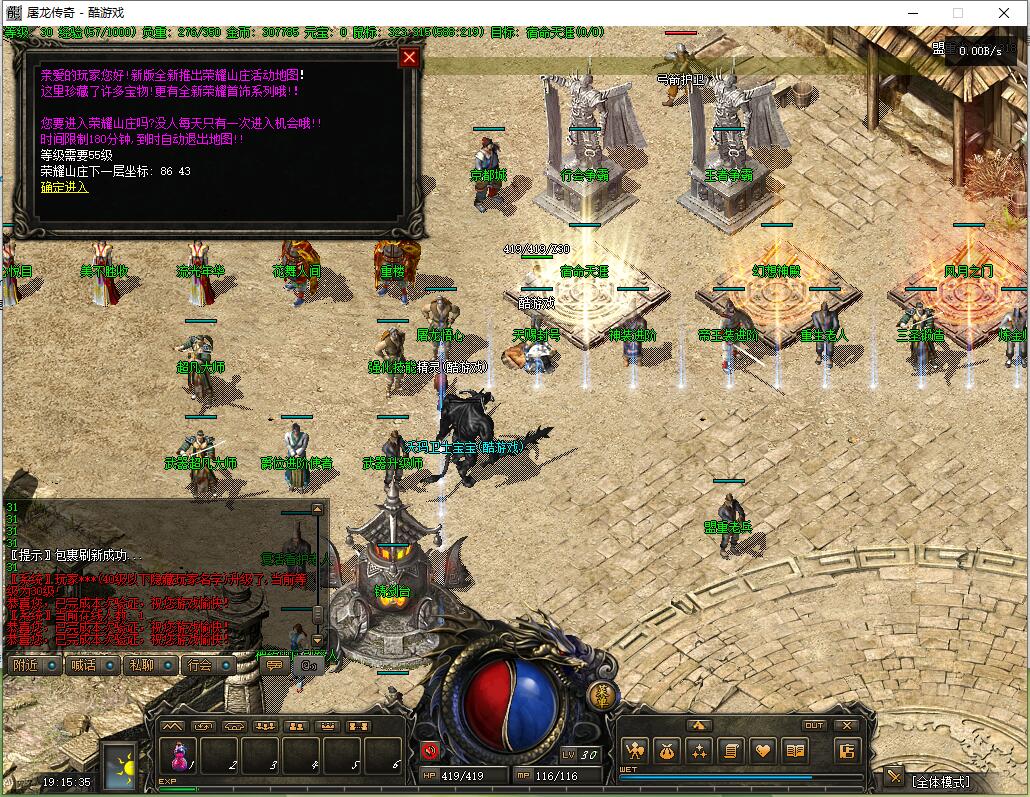Switch chat to the 附近 nearby channel
1030x797 pixels.
[28, 665]
